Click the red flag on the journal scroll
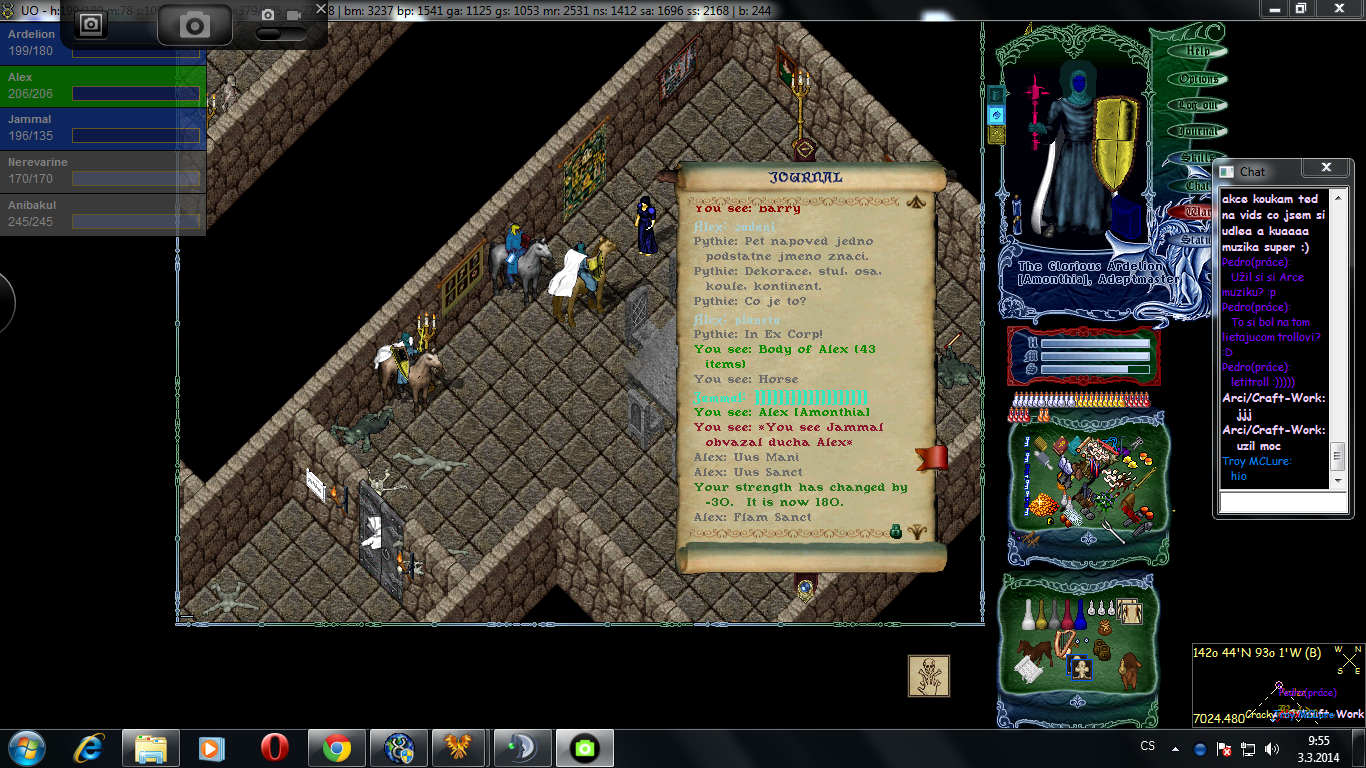The width and height of the screenshot is (1366, 768). pos(932,459)
